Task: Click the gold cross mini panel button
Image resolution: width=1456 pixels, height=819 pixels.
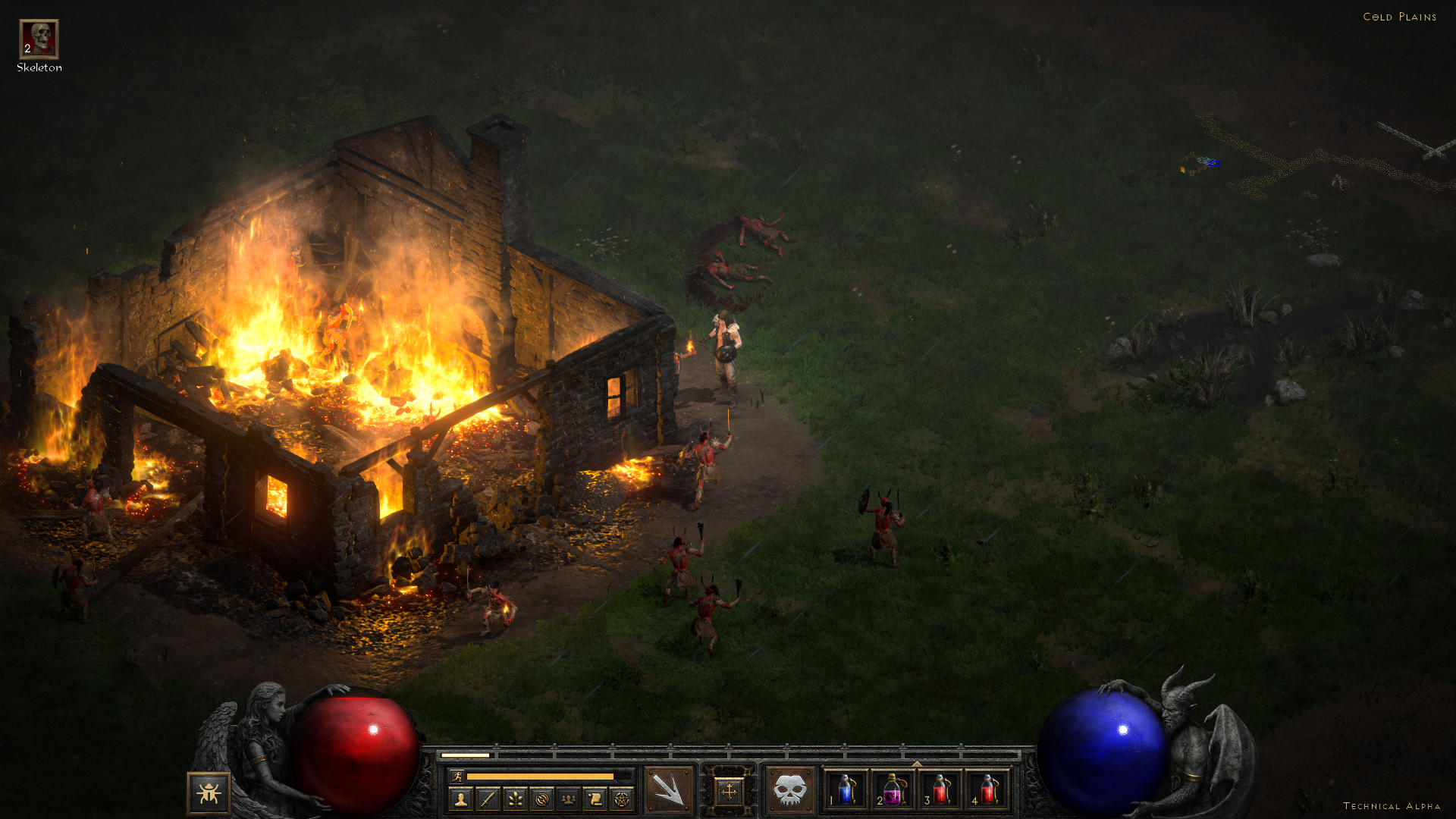Action: pos(729,792)
